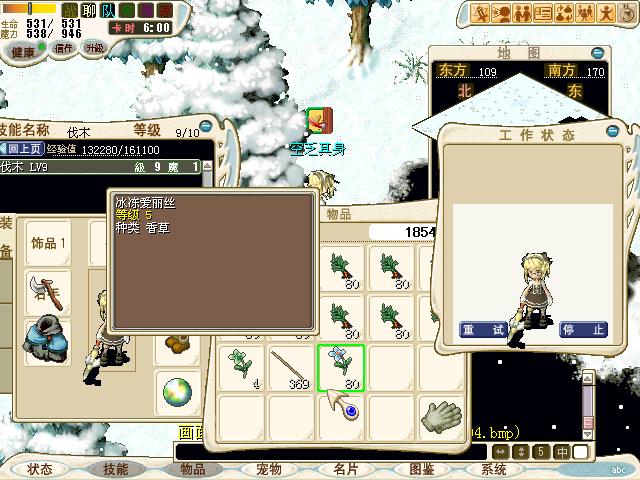Open the 系统 system menu

pos(494,469)
